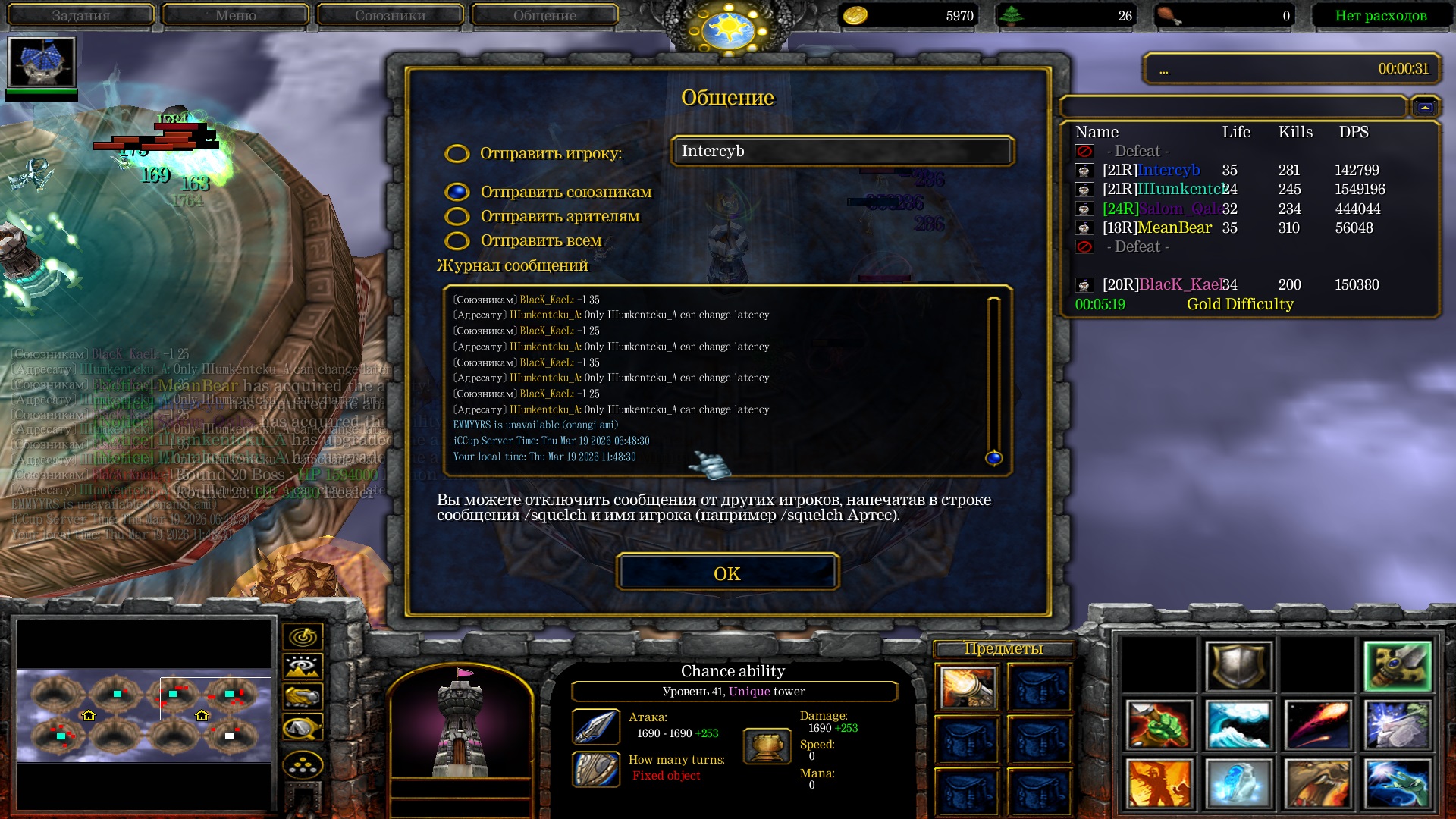1456x819 pixels.
Task: Activate the crashing wave ability
Action: (1238, 725)
